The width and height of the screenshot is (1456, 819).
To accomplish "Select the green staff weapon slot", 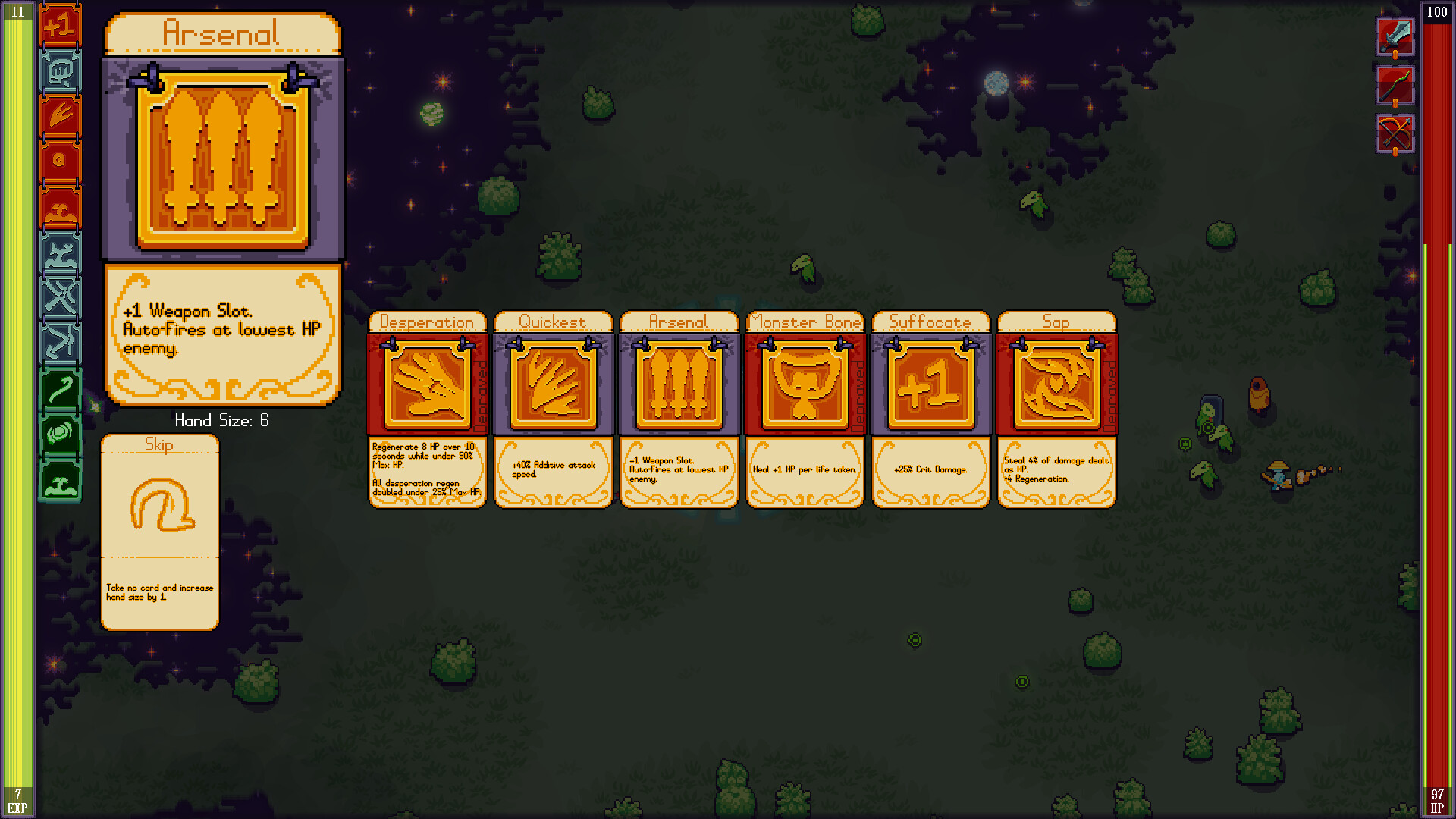I will (x=1395, y=86).
